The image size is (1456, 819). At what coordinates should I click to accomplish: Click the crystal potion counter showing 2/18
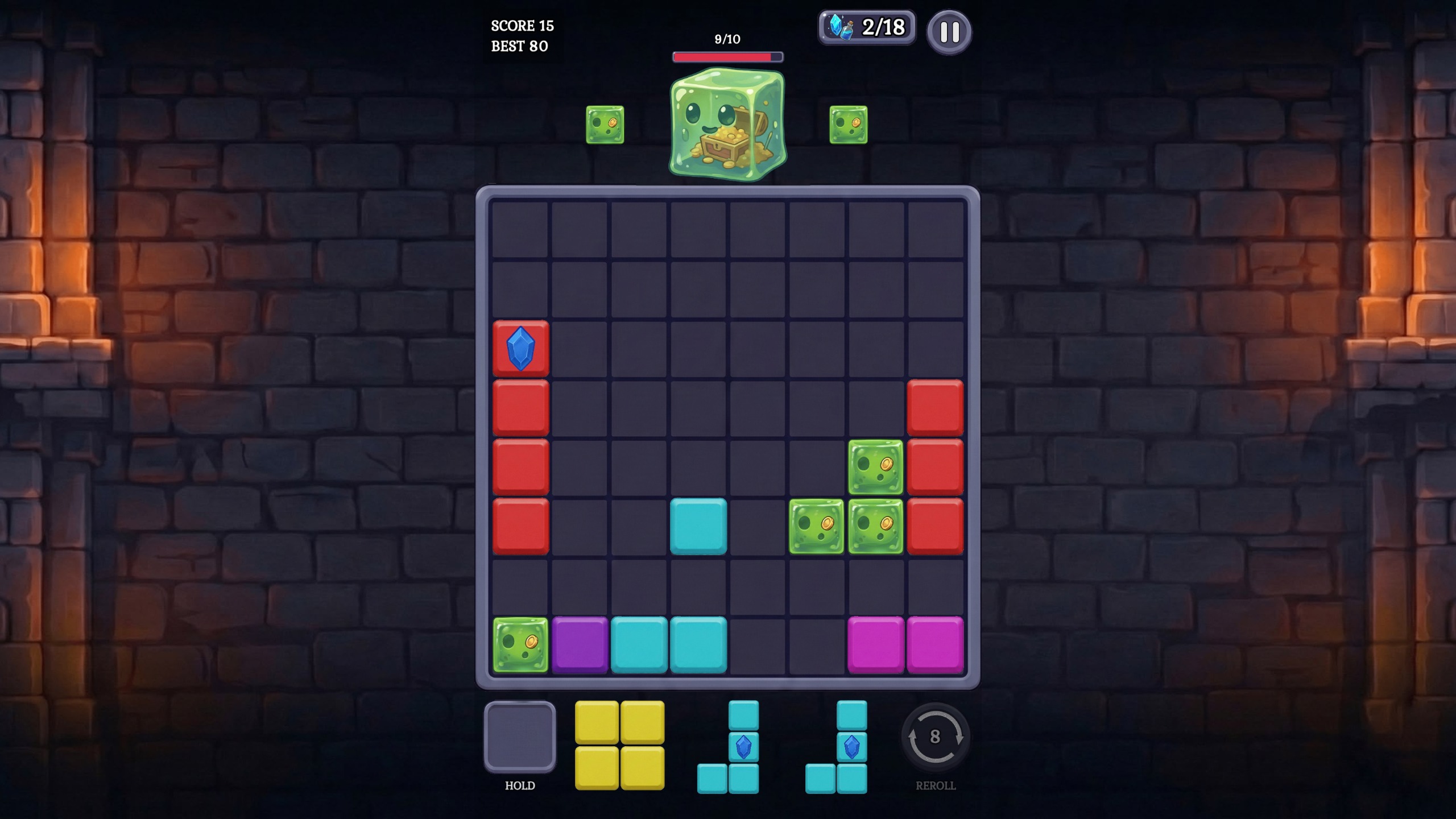point(867,26)
